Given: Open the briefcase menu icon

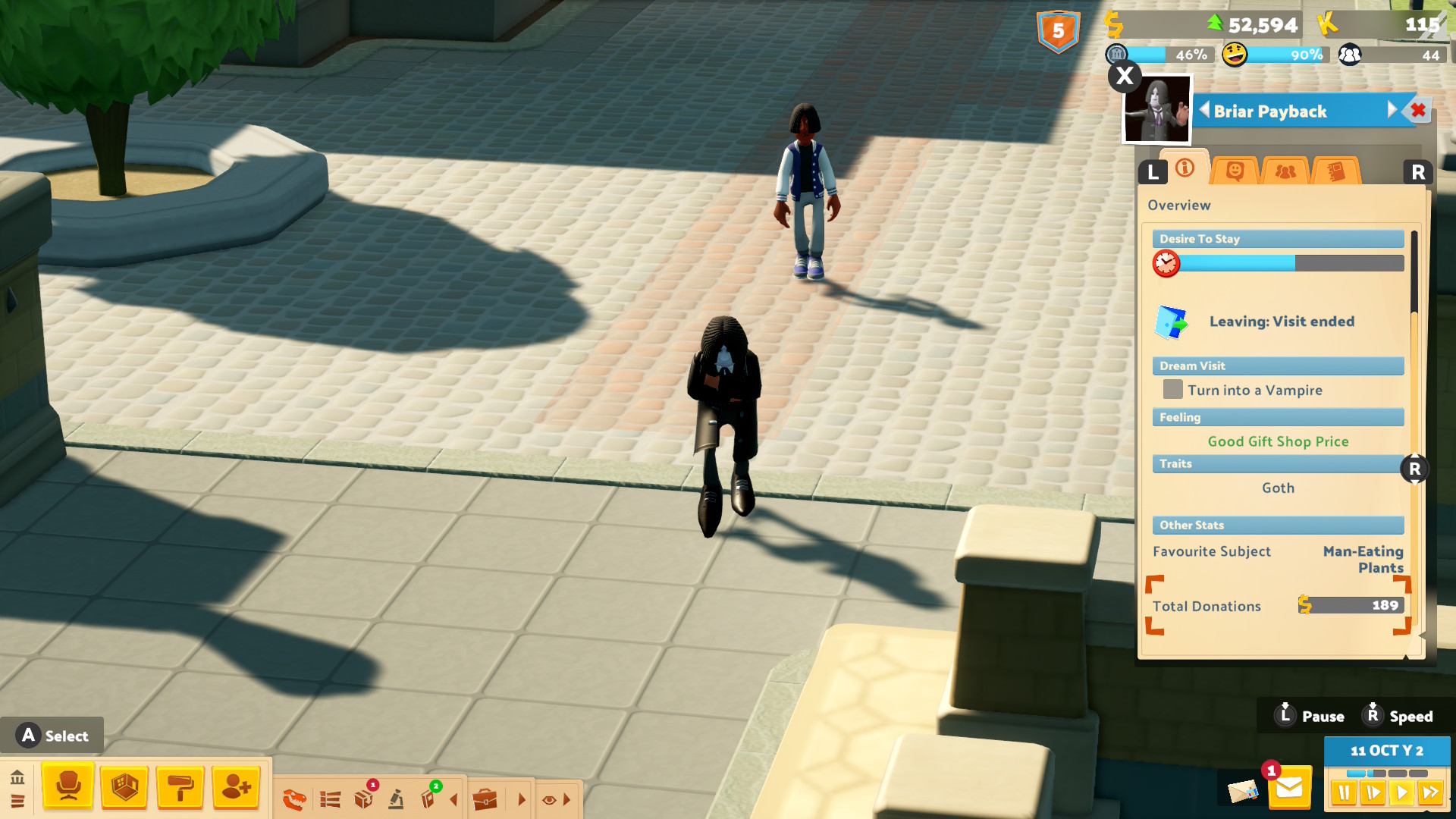Looking at the screenshot, I should click(x=485, y=799).
